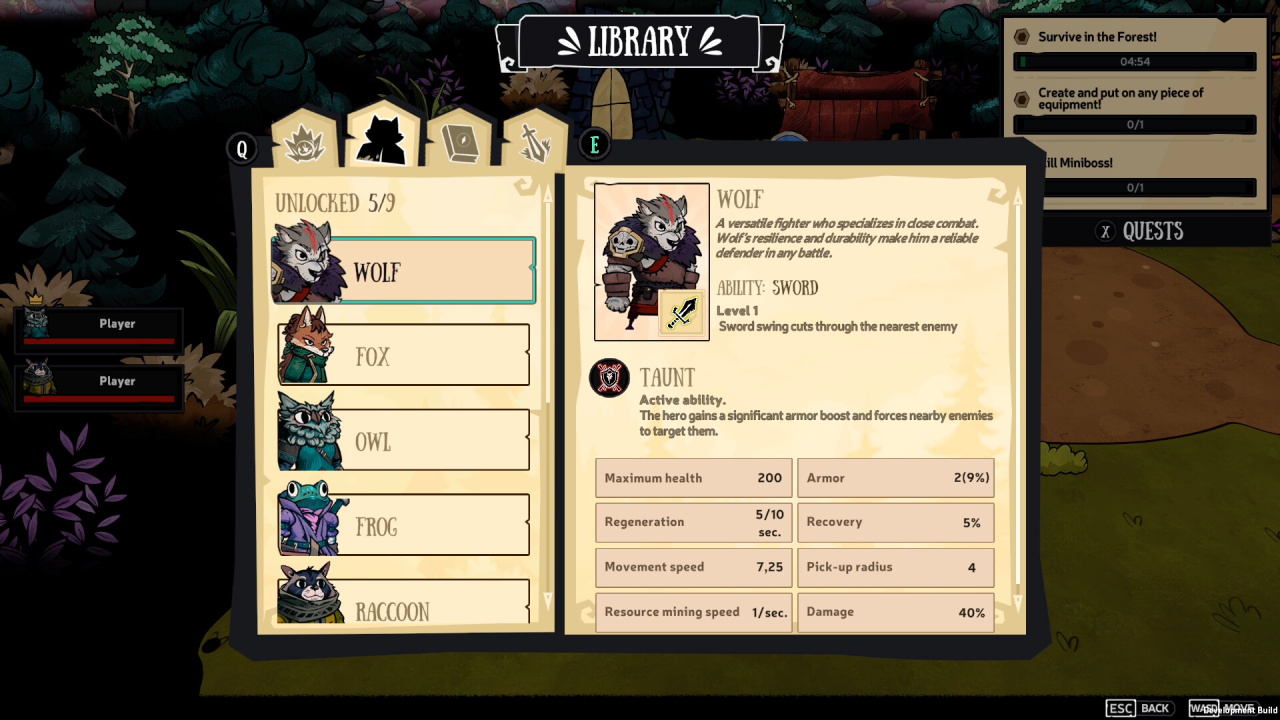Open the book library tab
1280x720 pixels.
[x=460, y=141]
